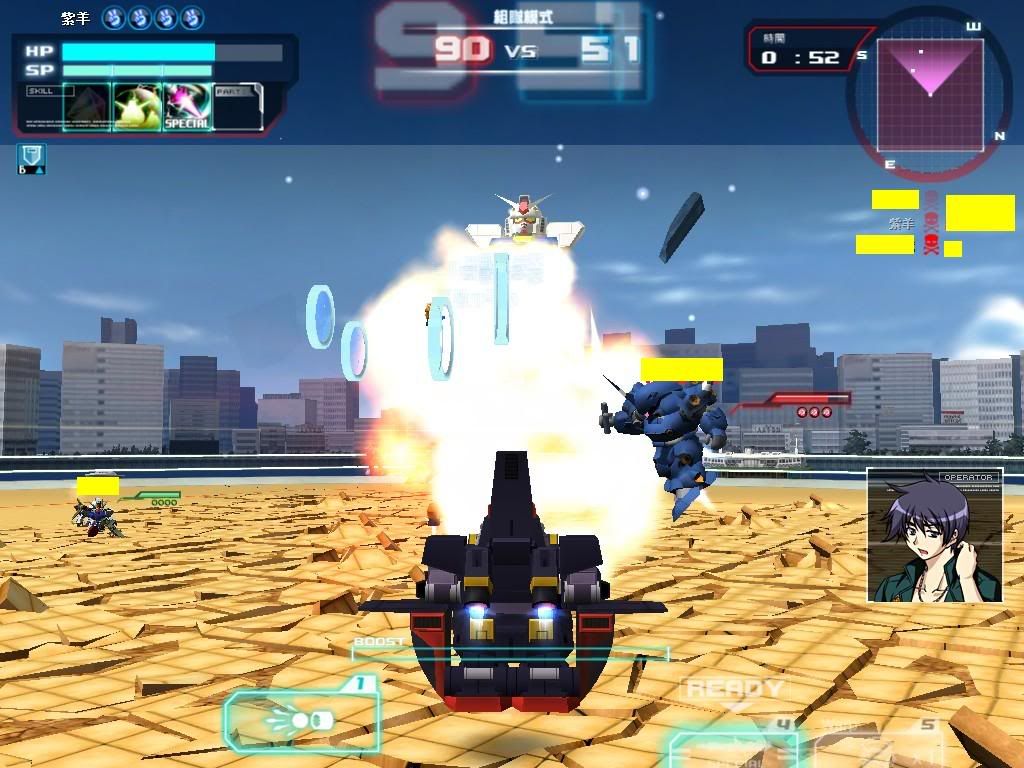Click the OPERATOR portrait window

[x=934, y=535]
